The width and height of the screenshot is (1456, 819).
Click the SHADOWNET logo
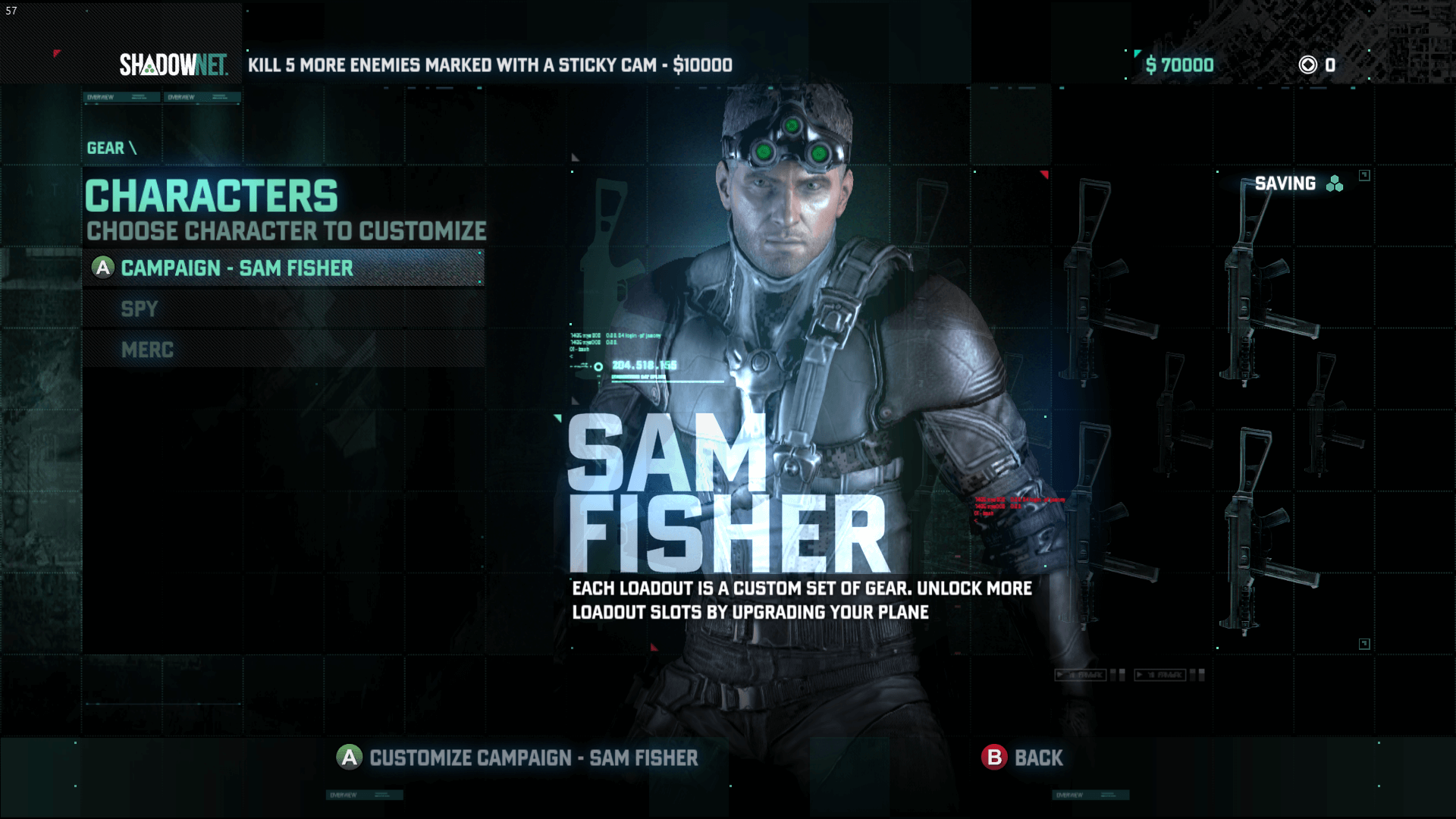coord(176,65)
